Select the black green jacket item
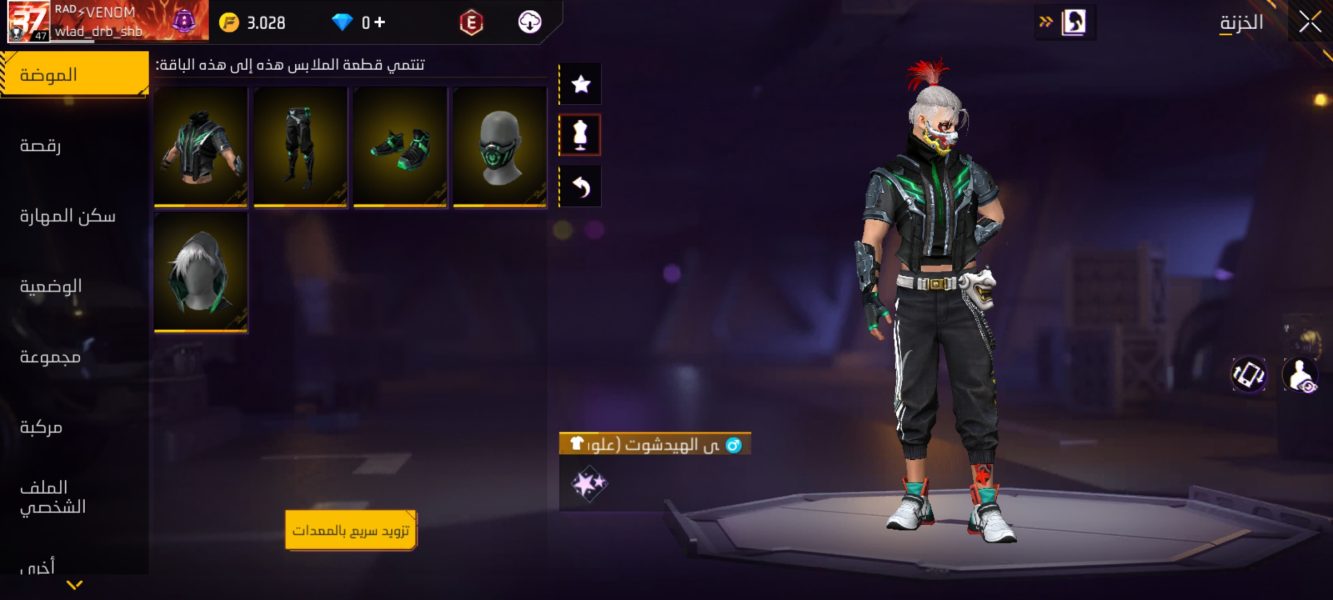Viewport: 1333px width, 600px height. pyautogui.click(x=201, y=146)
